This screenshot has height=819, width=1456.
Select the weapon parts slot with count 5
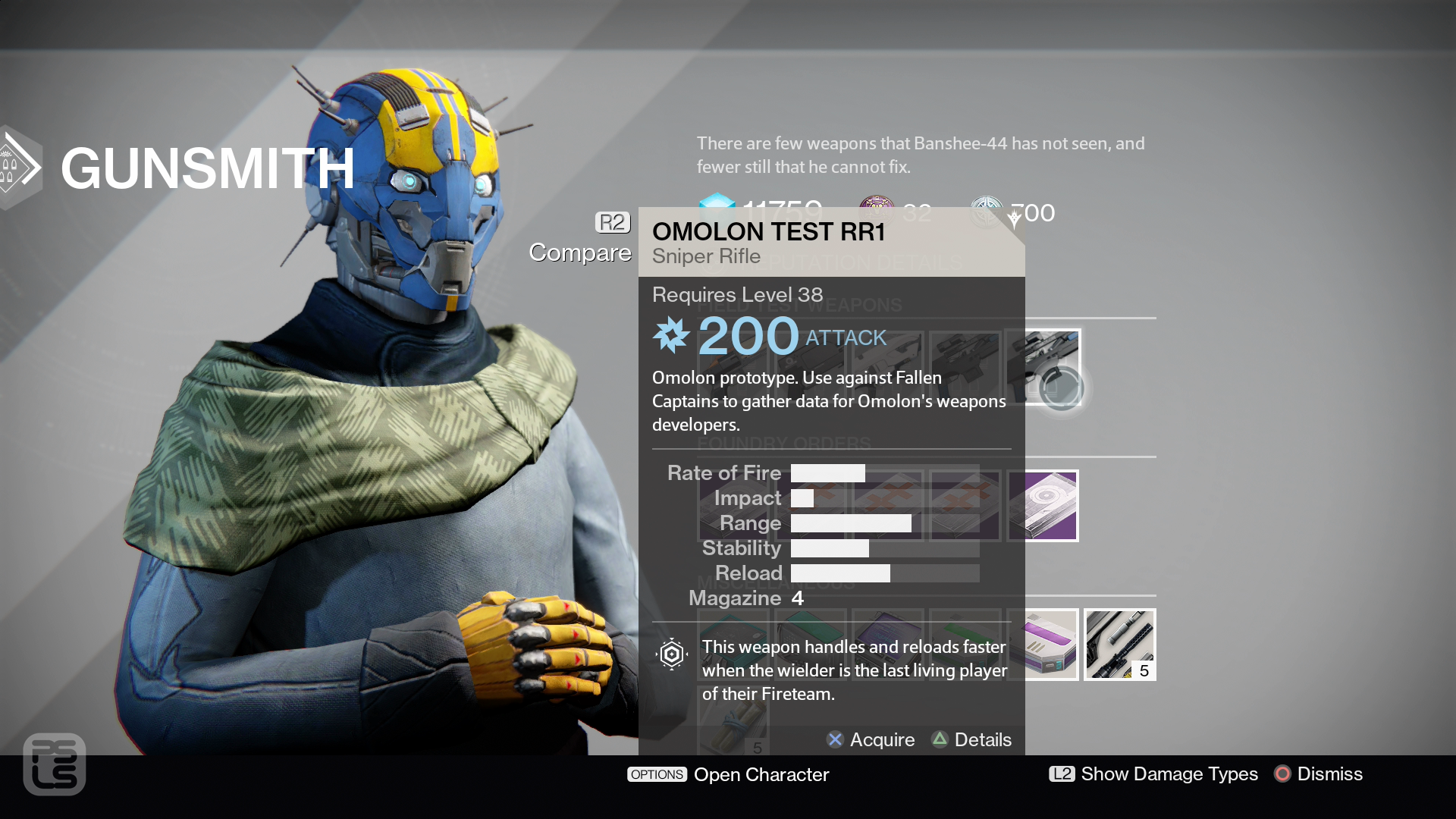tap(1119, 645)
